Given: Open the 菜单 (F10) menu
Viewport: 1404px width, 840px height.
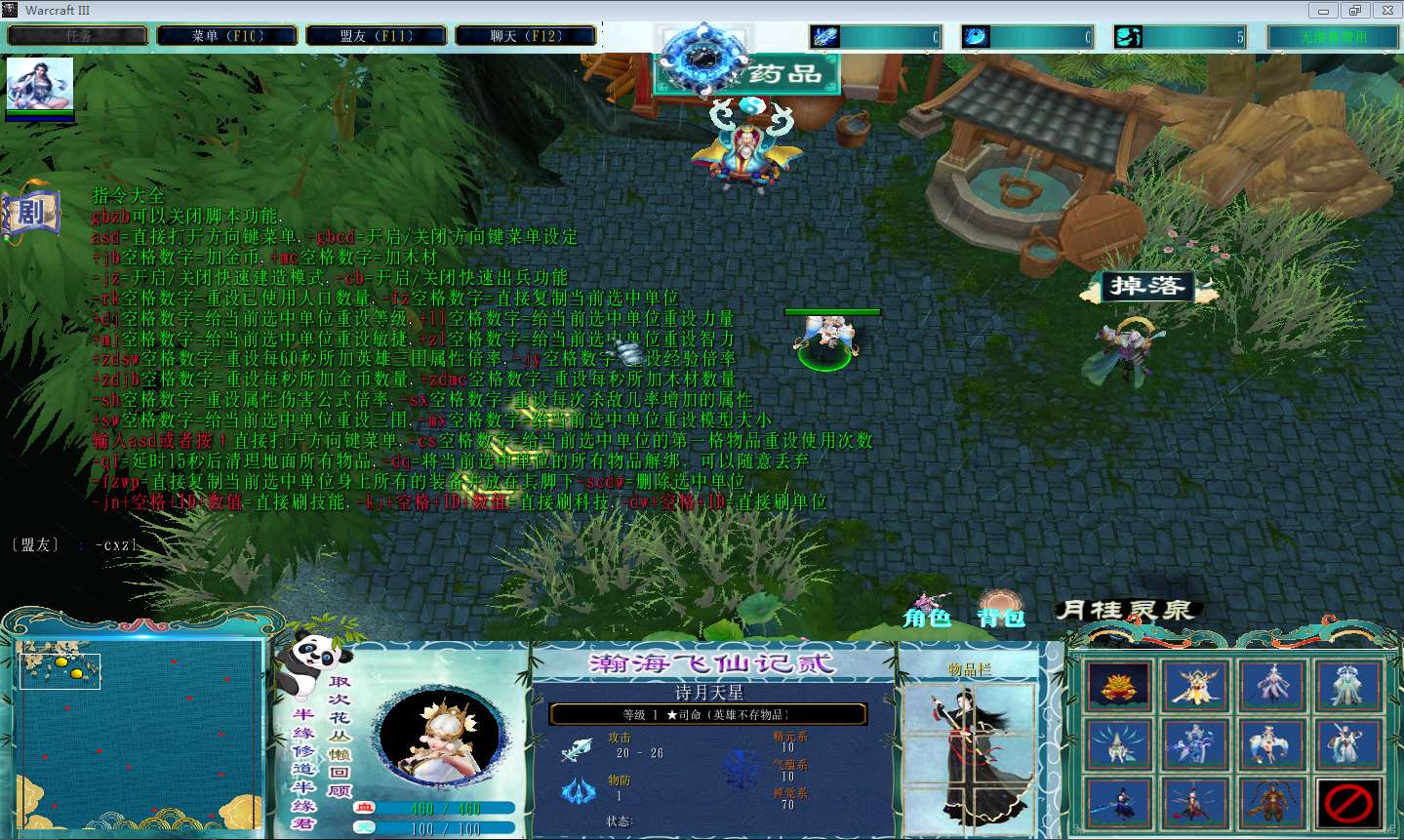Looking at the screenshot, I should point(227,36).
